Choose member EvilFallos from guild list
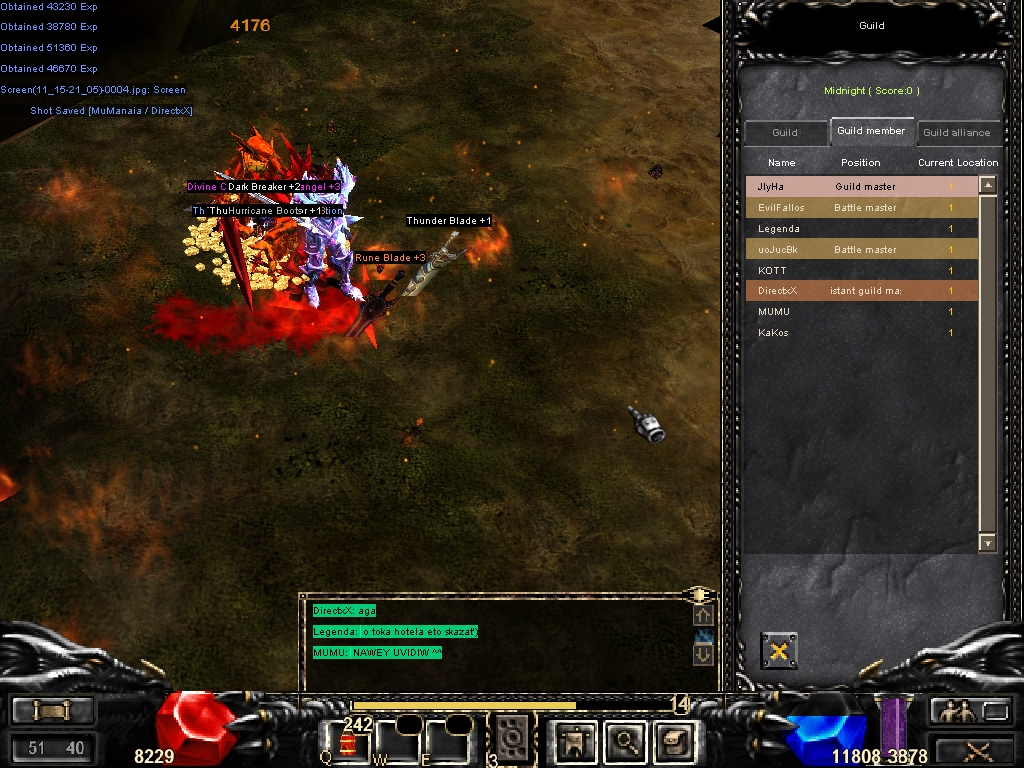Viewport: 1024px width, 768px height. pyautogui.click(x=860, y=208)
